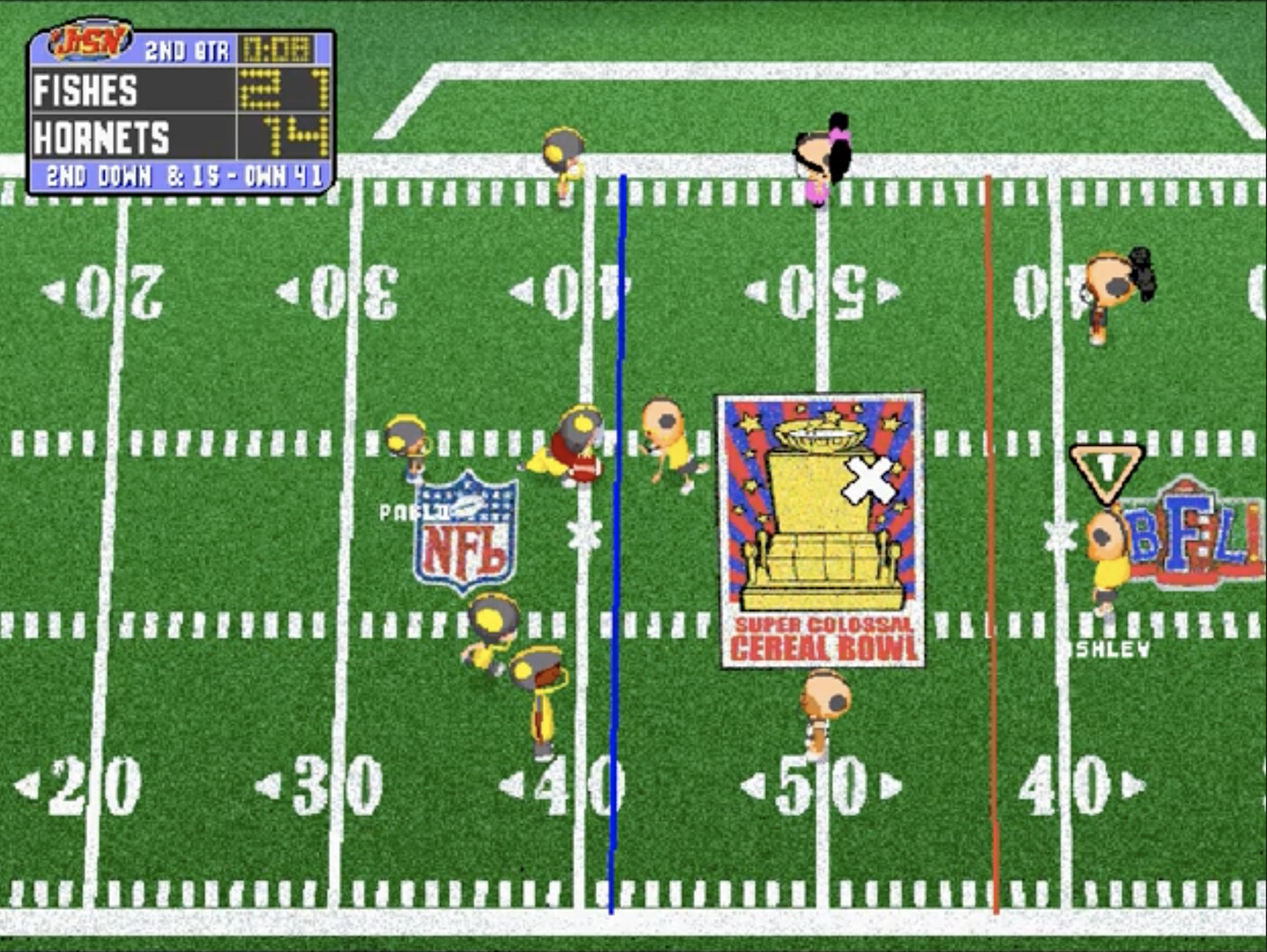Select the receiver near the Cereal Bowl poster
The height and width of the screenshot is (952, 1267).
tap(667, 441)
